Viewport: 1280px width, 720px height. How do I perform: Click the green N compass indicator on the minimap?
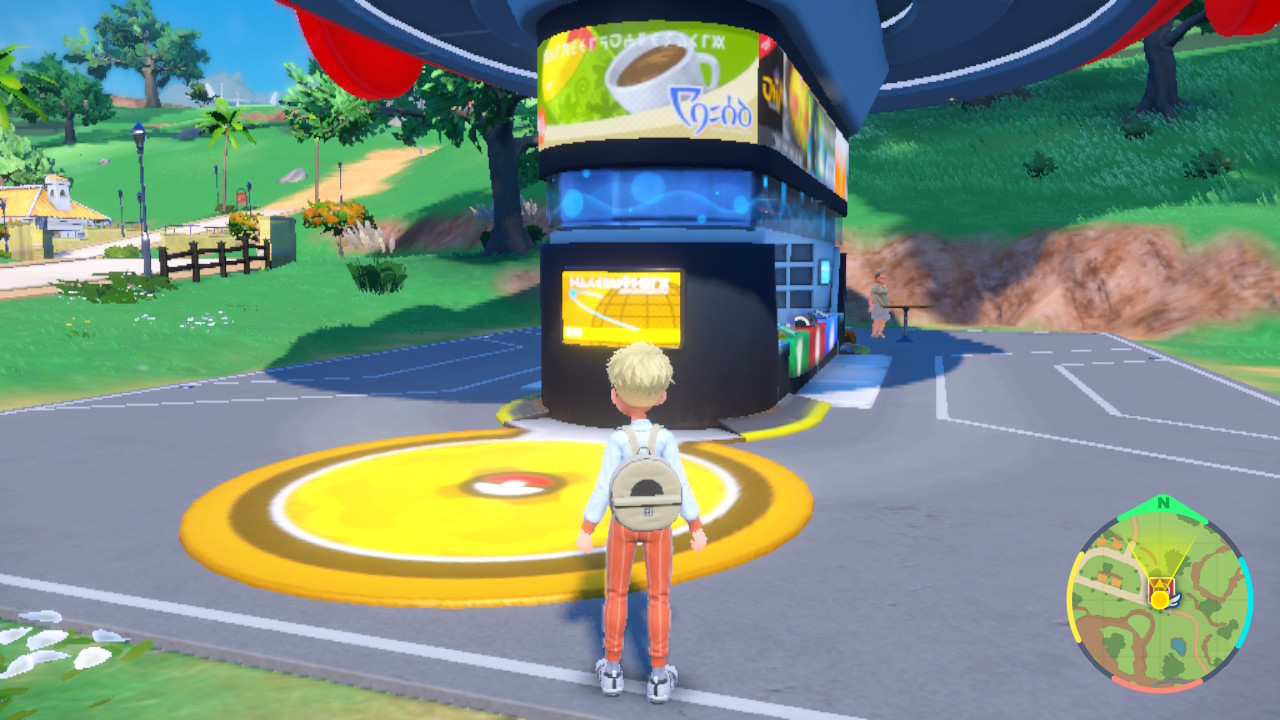1162,502
